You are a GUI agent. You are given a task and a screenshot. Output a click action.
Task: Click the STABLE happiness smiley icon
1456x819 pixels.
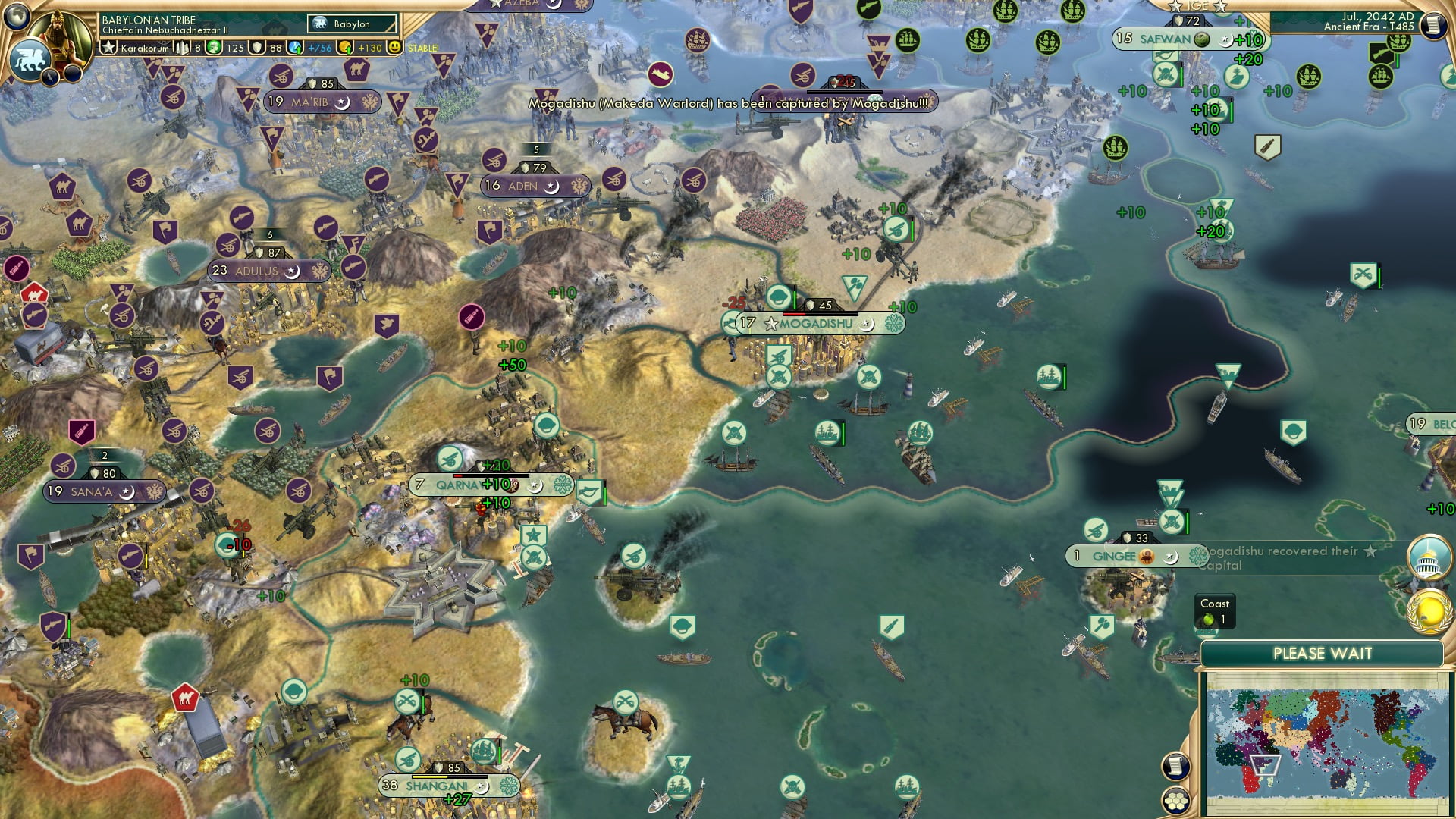394,47
